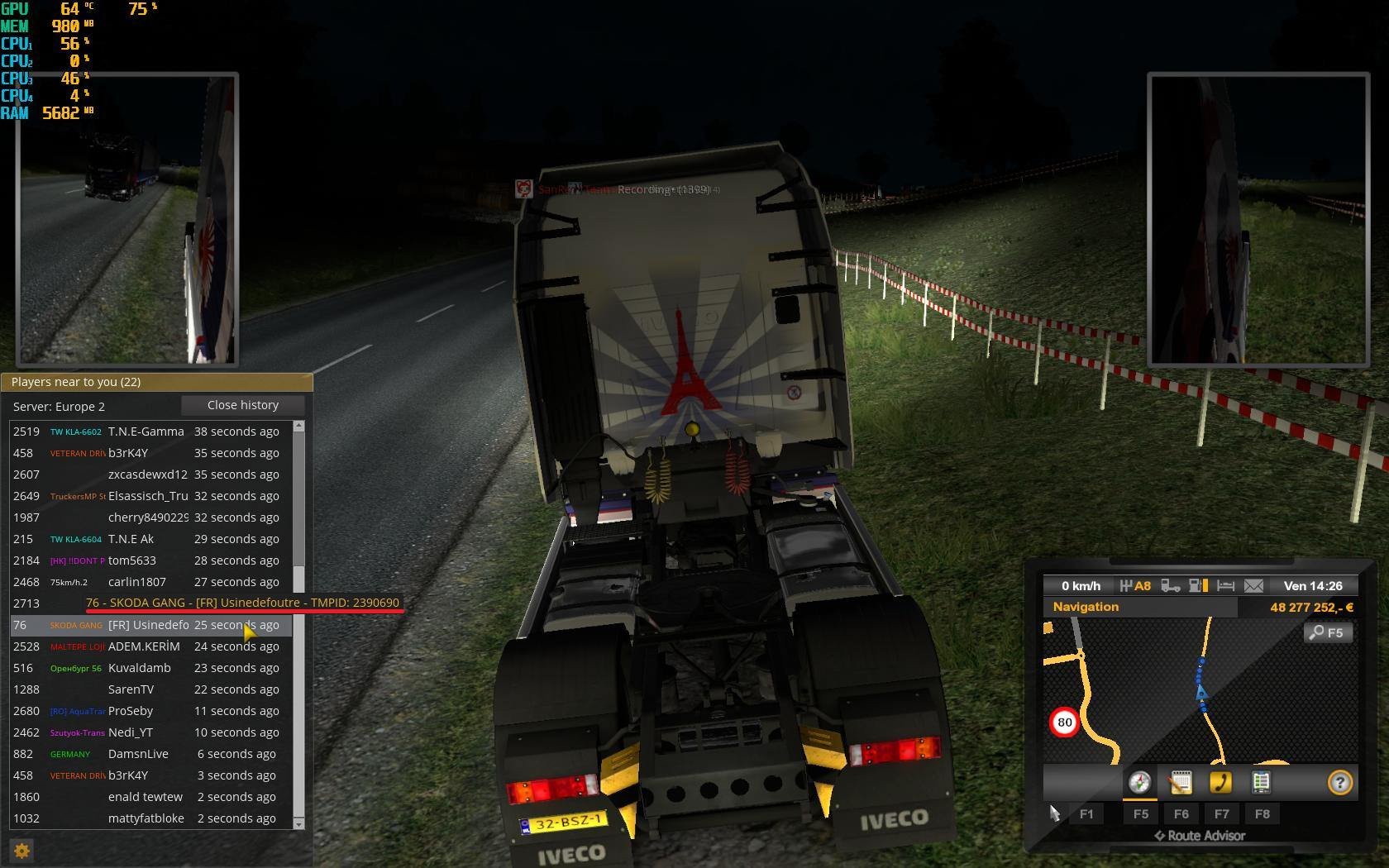Select Nedi_YT player row
The width and height of the screenshot is (1389, 868).
coord(131,732)
